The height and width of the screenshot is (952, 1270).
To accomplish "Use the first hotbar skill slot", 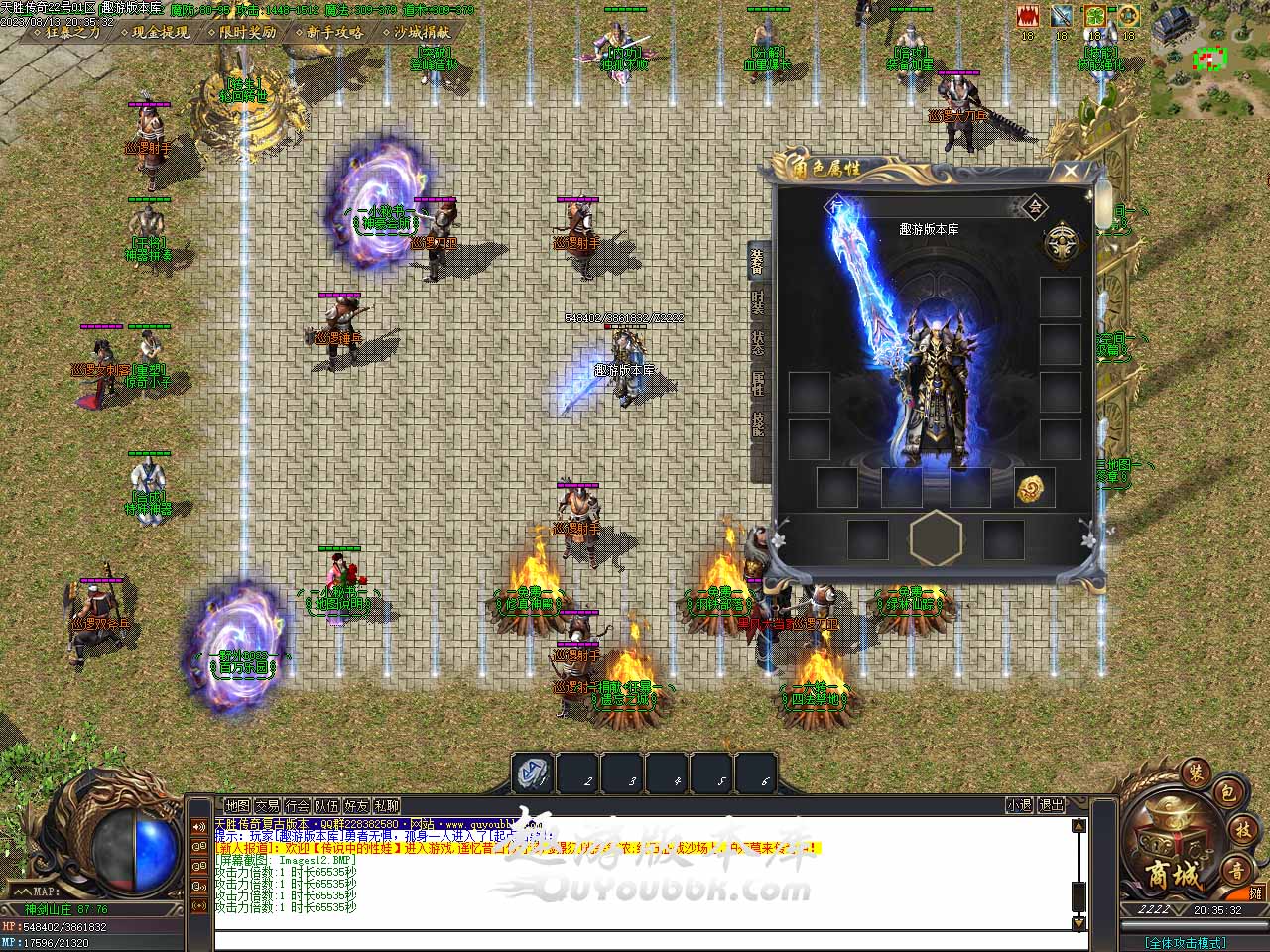I will pos(533,773).
